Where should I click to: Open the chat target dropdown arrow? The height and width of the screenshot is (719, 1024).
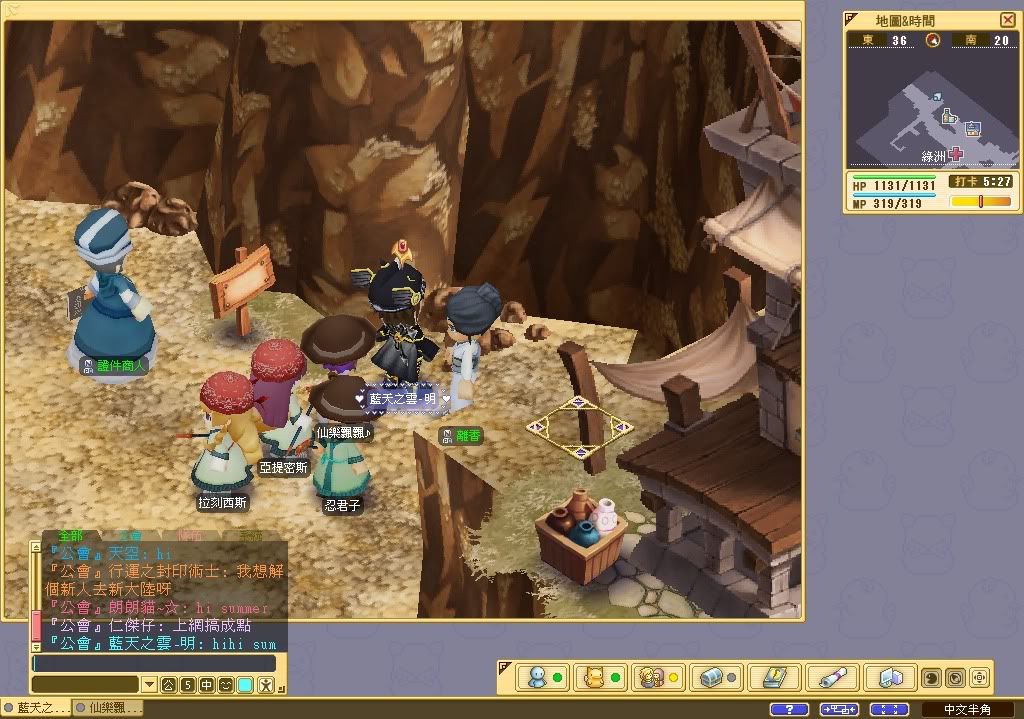point(149,685)
